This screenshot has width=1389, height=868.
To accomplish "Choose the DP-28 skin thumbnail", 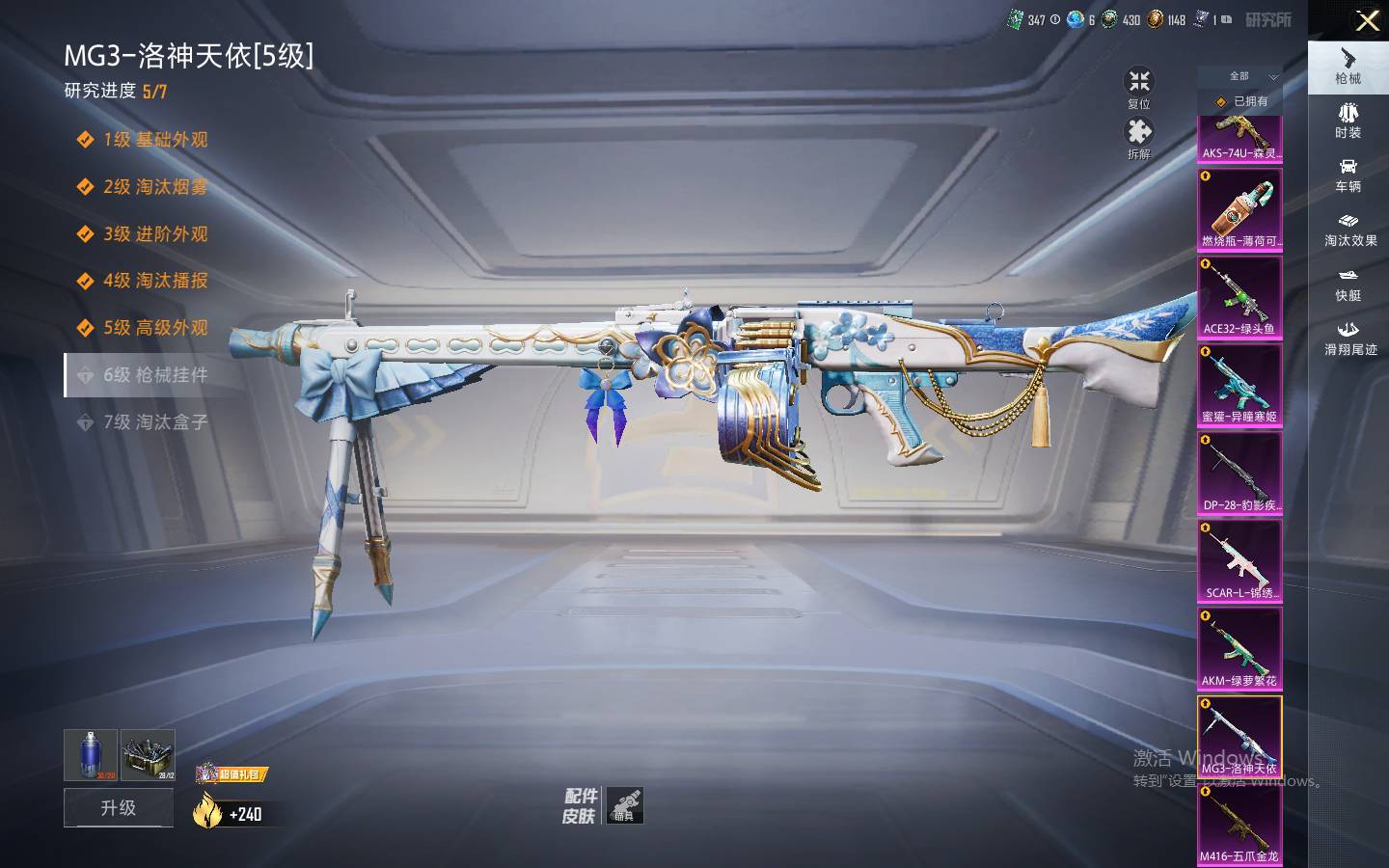I will click(1239, 473).
